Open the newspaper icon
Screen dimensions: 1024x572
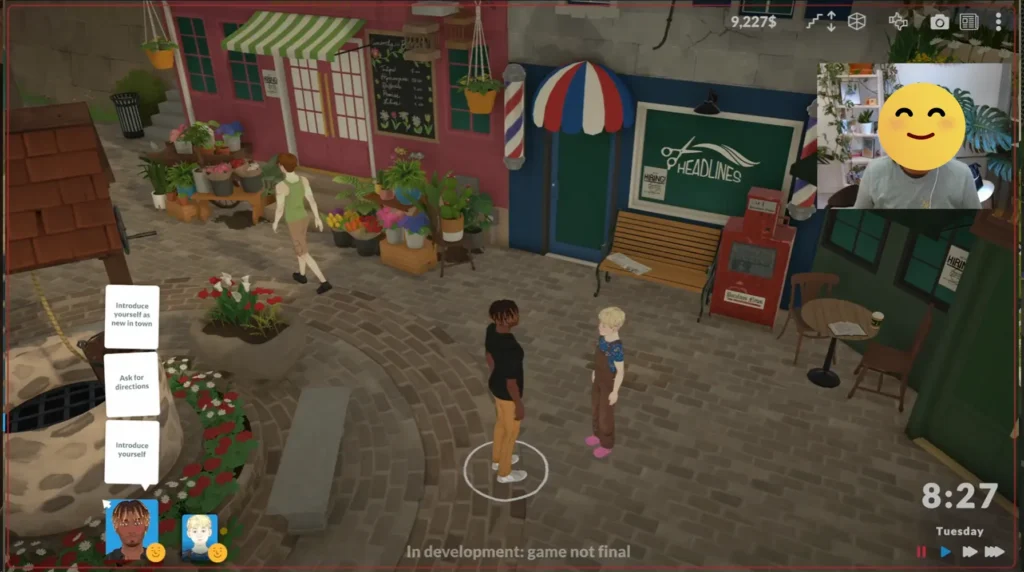click(x=968, y=21)
